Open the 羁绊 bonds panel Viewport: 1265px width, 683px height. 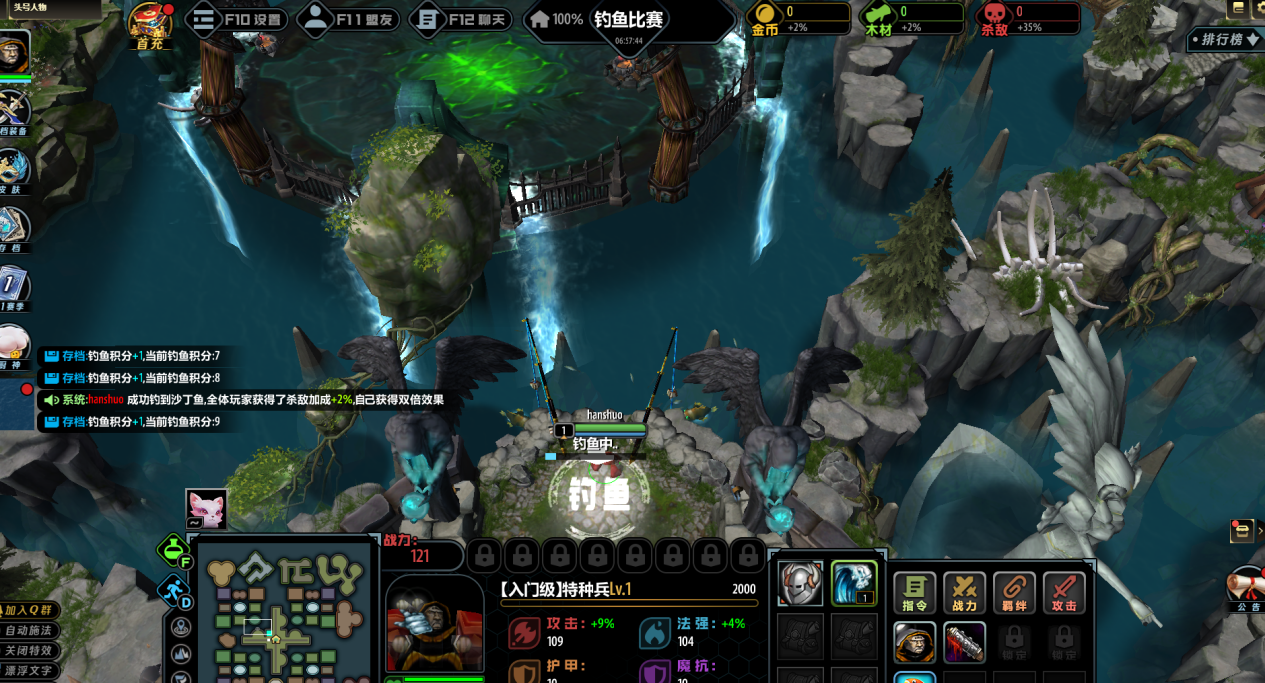coord(1014,592)
